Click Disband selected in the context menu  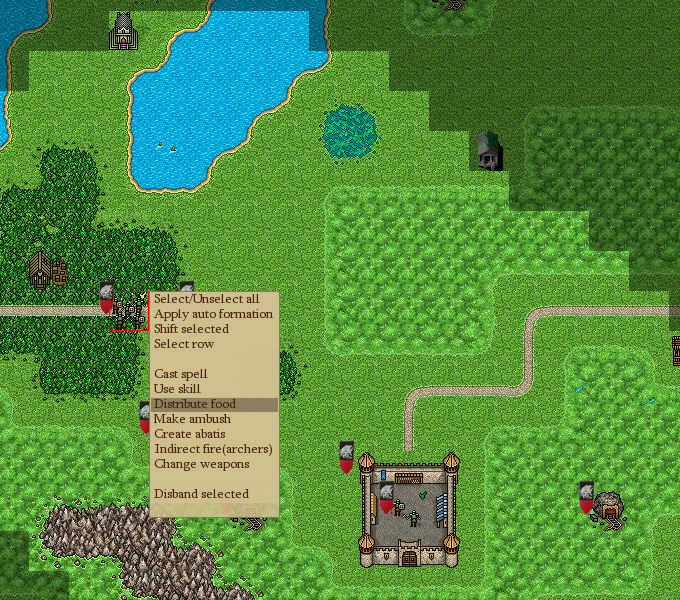click(x=201, y=494)
